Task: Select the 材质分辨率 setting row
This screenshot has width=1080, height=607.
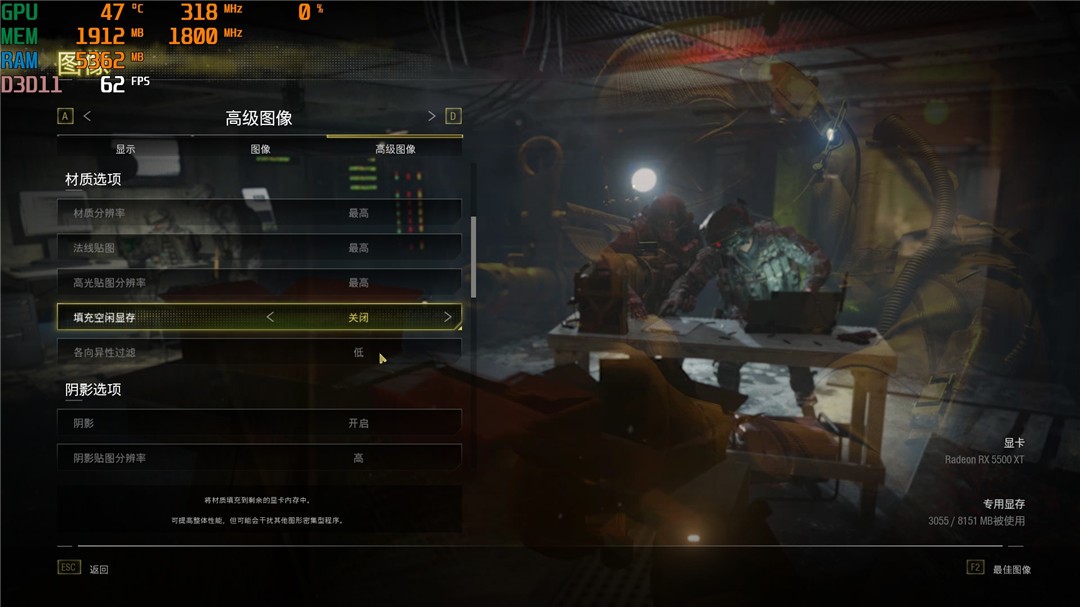Action: coord(259,213)
